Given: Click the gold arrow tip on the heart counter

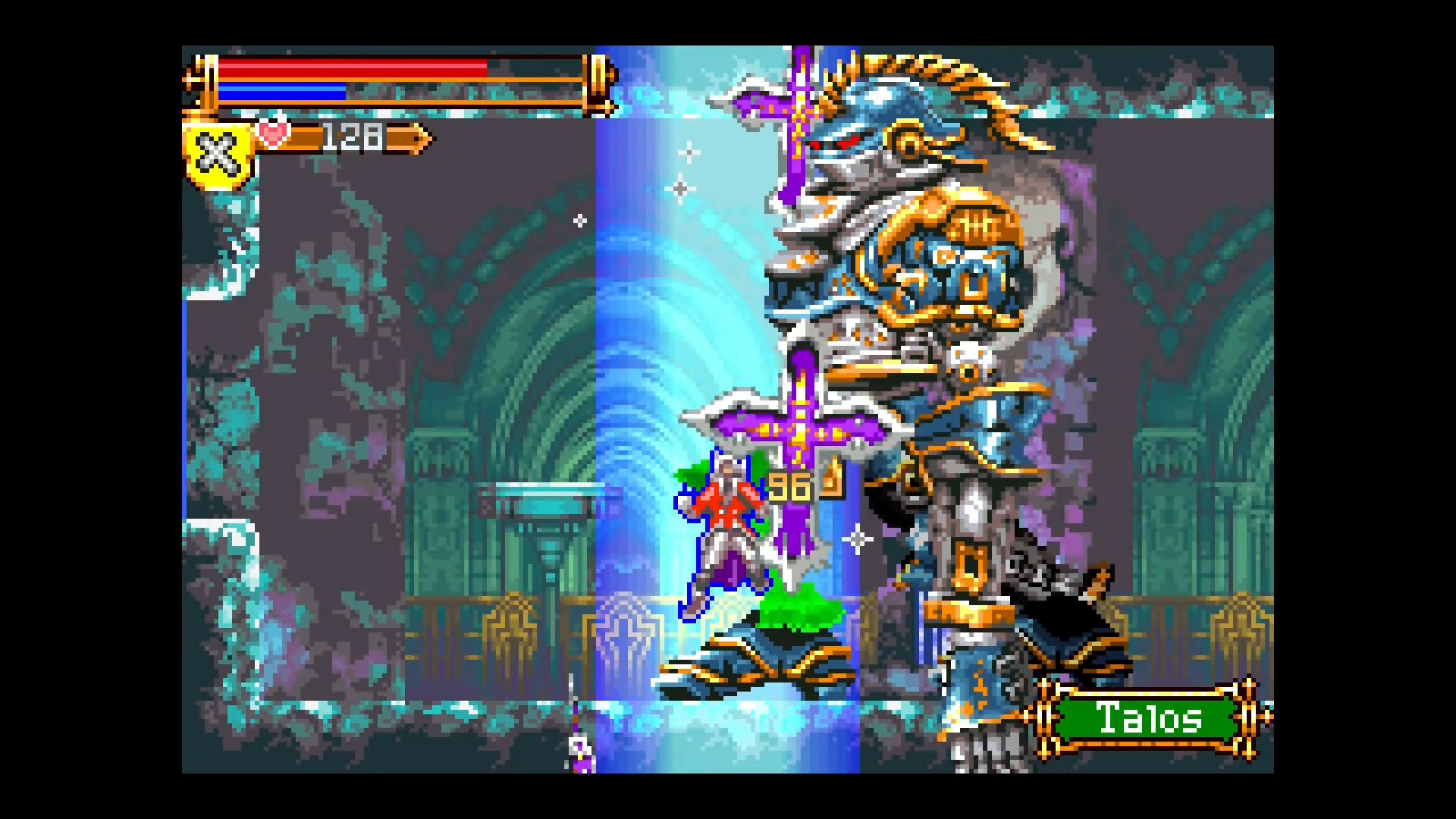Looking at the screenshot, I should point(421,137).
